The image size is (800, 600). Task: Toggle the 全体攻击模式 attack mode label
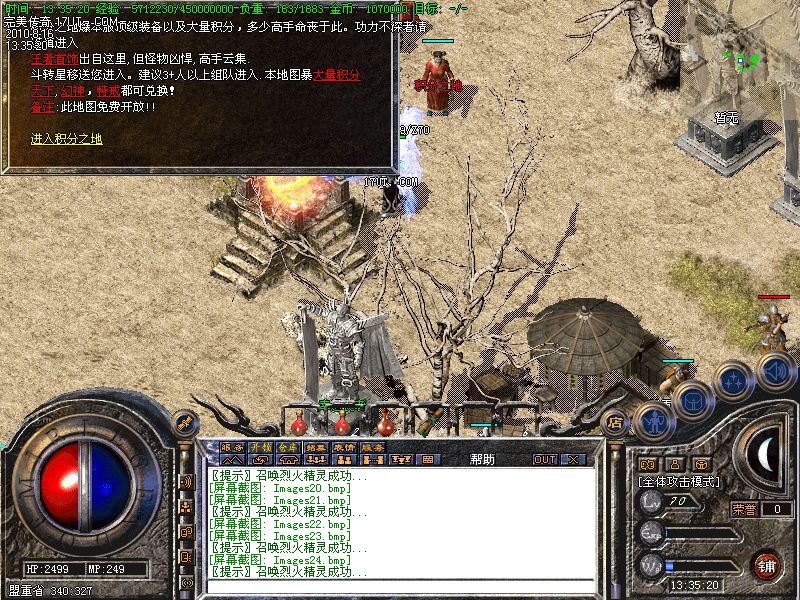point(680,481)
